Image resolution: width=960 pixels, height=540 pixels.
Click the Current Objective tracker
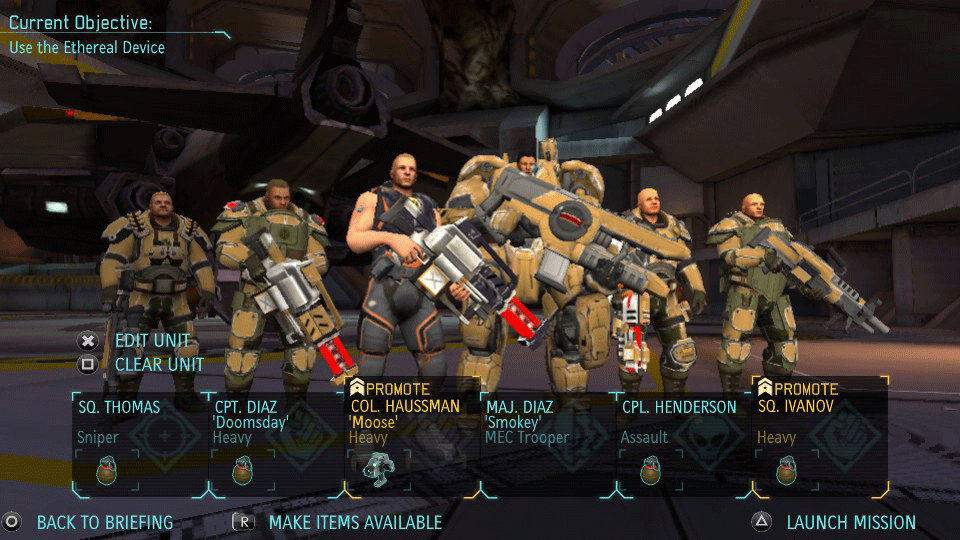pos(87,34)
